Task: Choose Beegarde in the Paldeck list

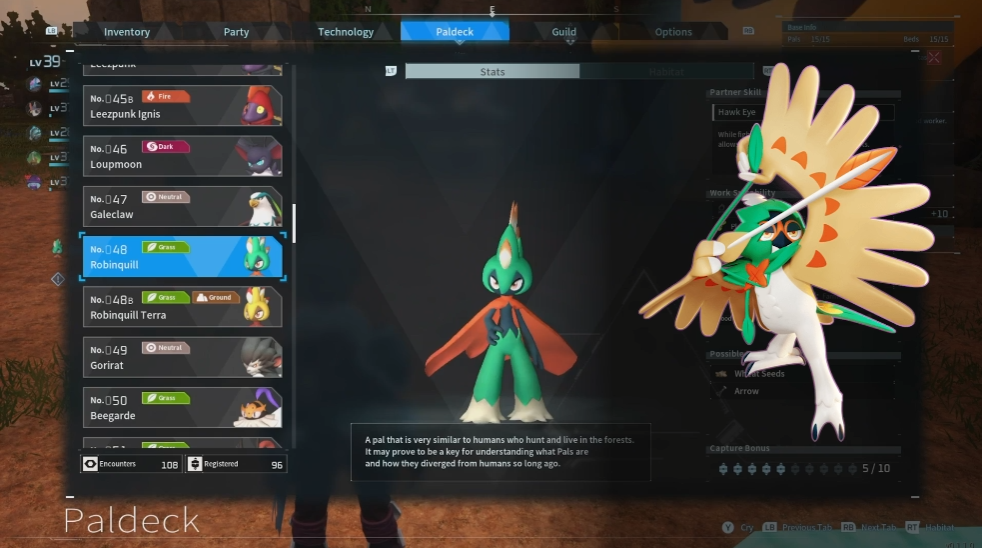Action: pos(181,407)
